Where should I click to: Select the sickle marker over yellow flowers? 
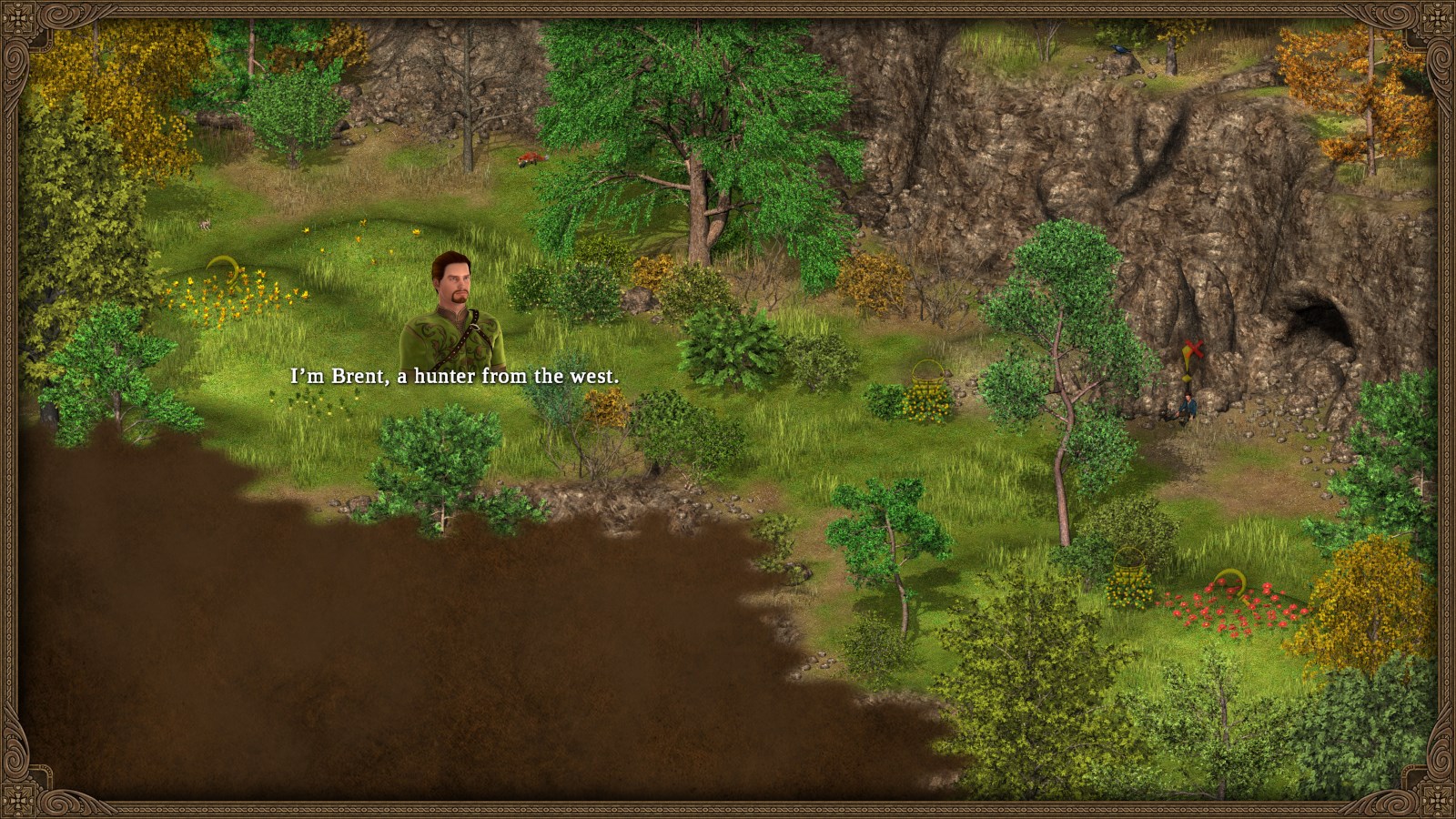(x=224, y=268)
